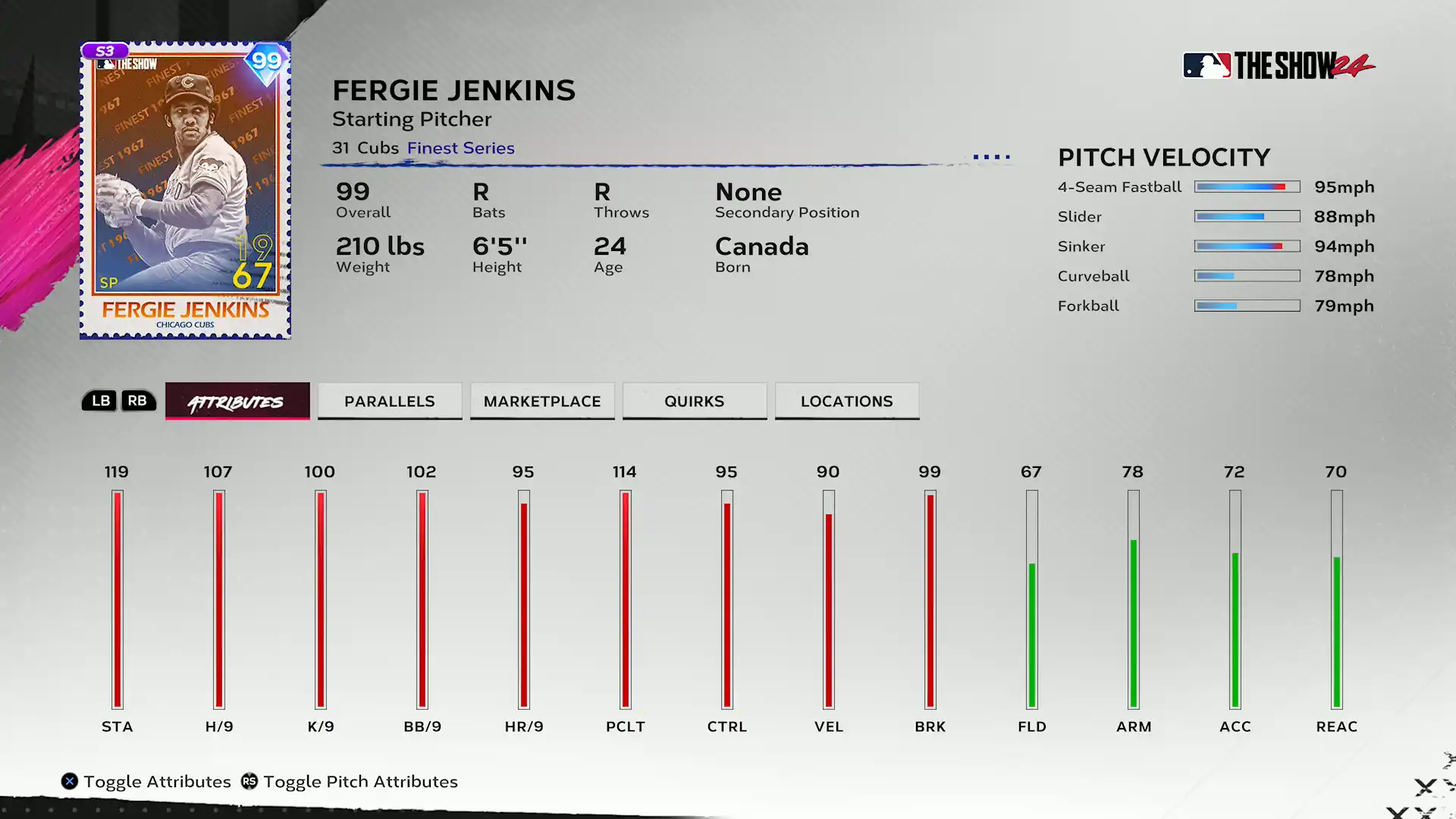The width and height of the screenshot is (1456, 819).
Task: Select the Marketplace tab
Action: (542, 401)
